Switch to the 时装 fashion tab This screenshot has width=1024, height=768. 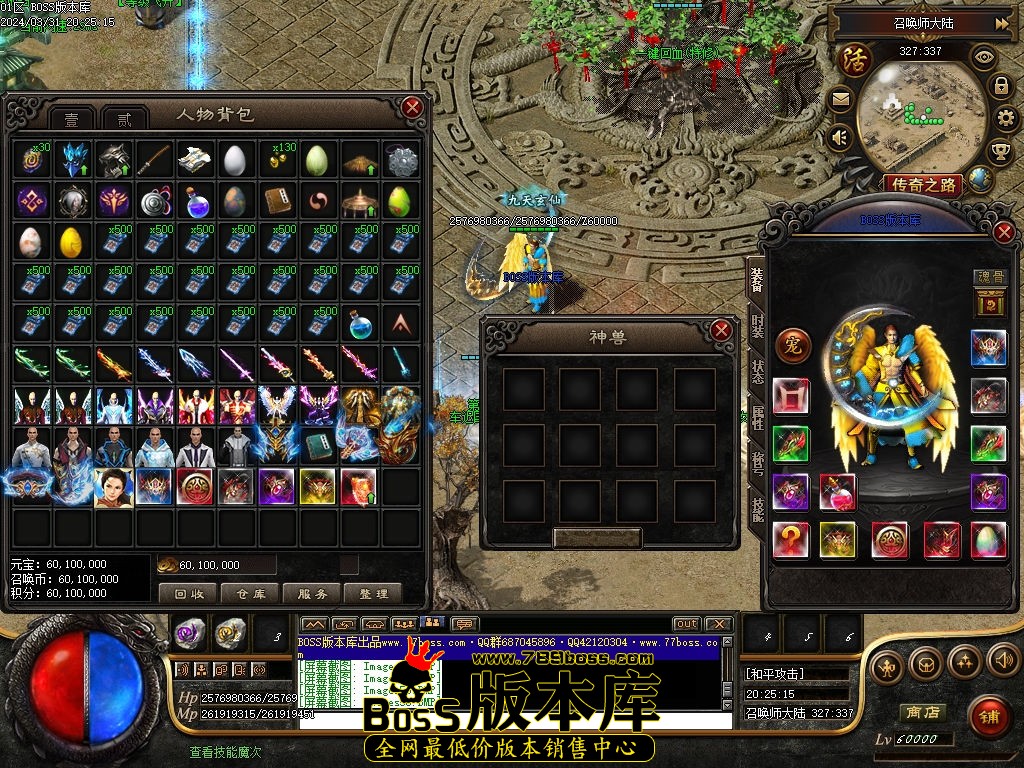pos(758,328)
